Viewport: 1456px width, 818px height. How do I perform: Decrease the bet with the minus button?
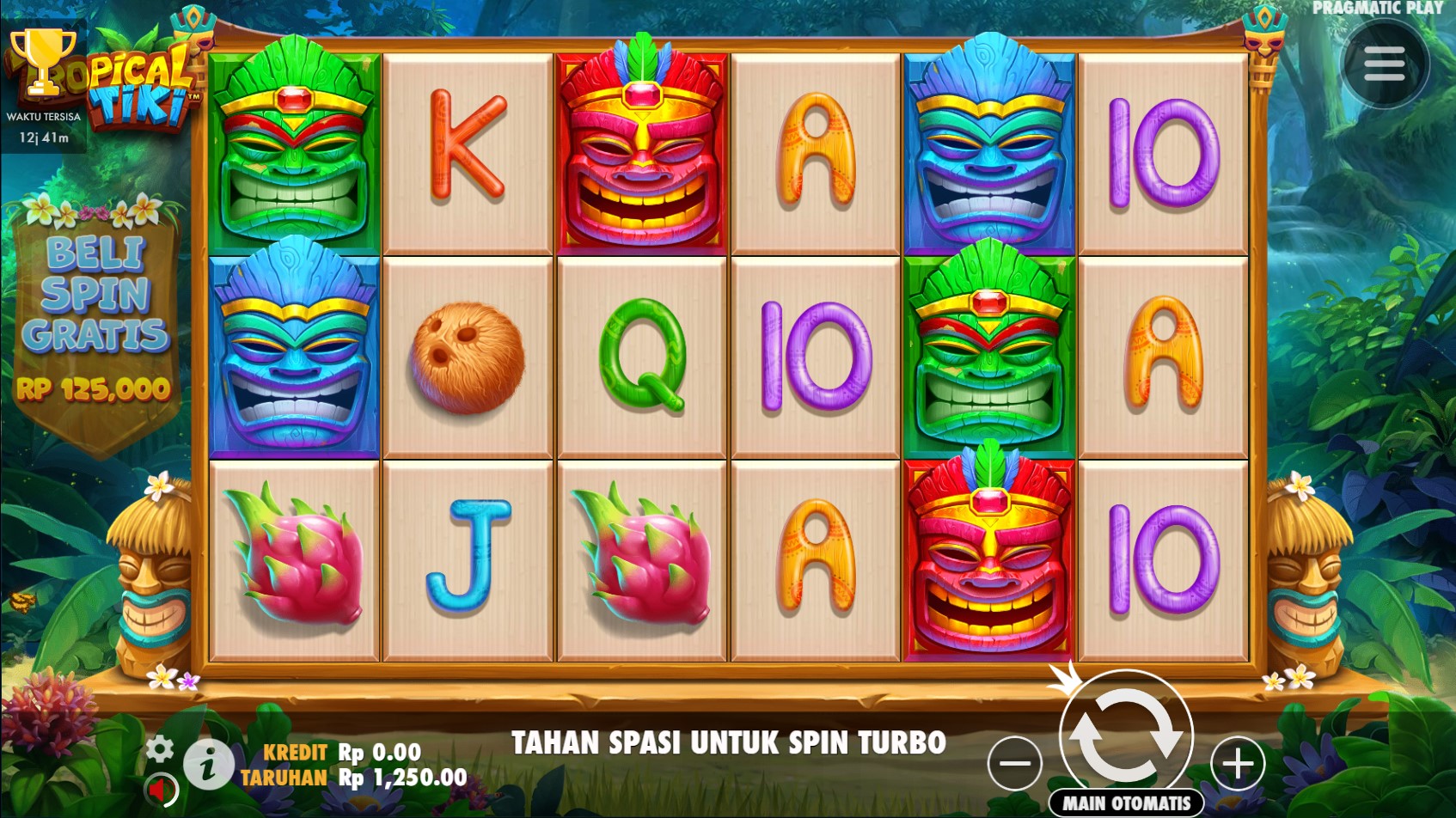(x=1015, y=763)
